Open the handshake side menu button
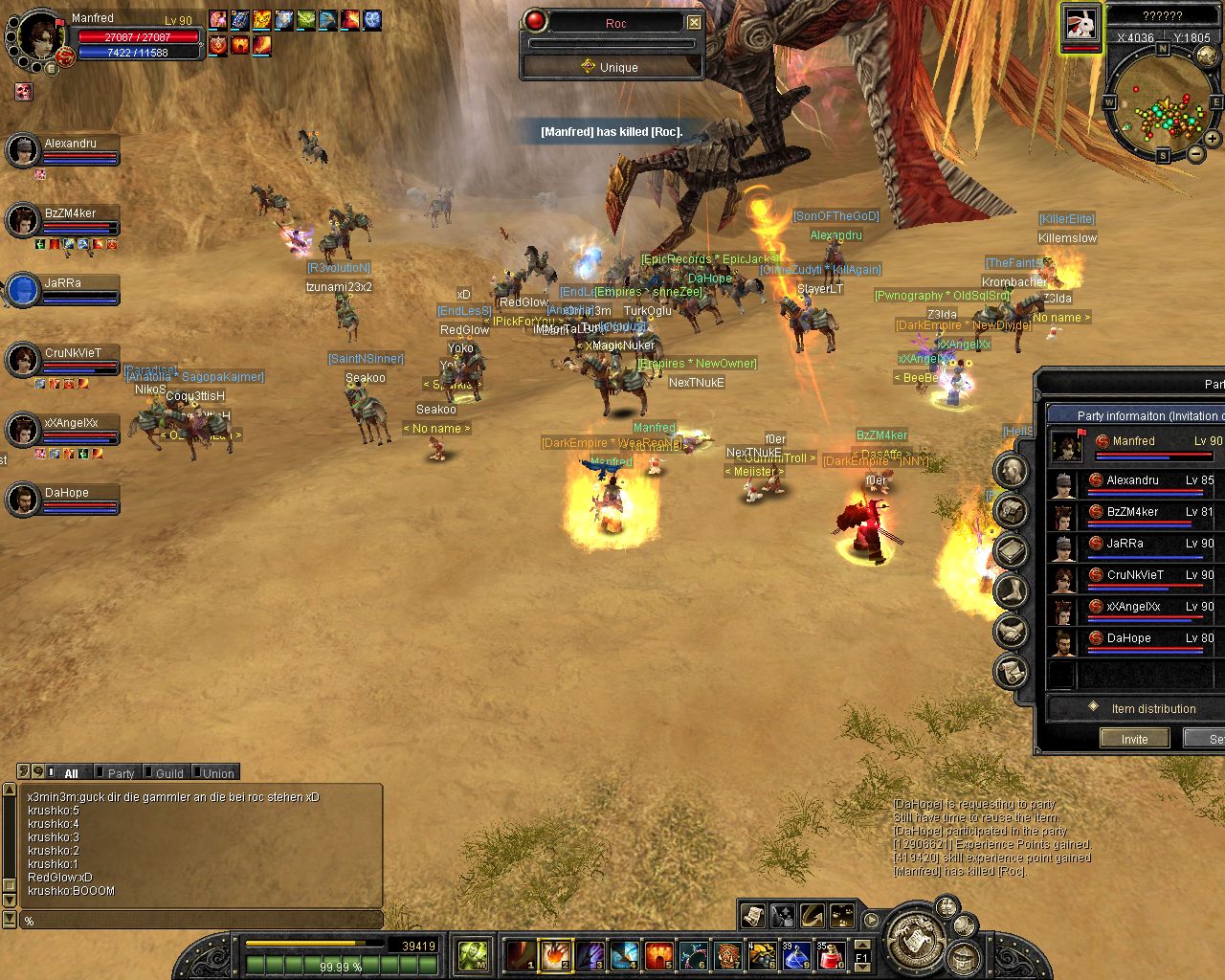Viewport: 1225px width, 980px height. click(x=1011, y=631)
